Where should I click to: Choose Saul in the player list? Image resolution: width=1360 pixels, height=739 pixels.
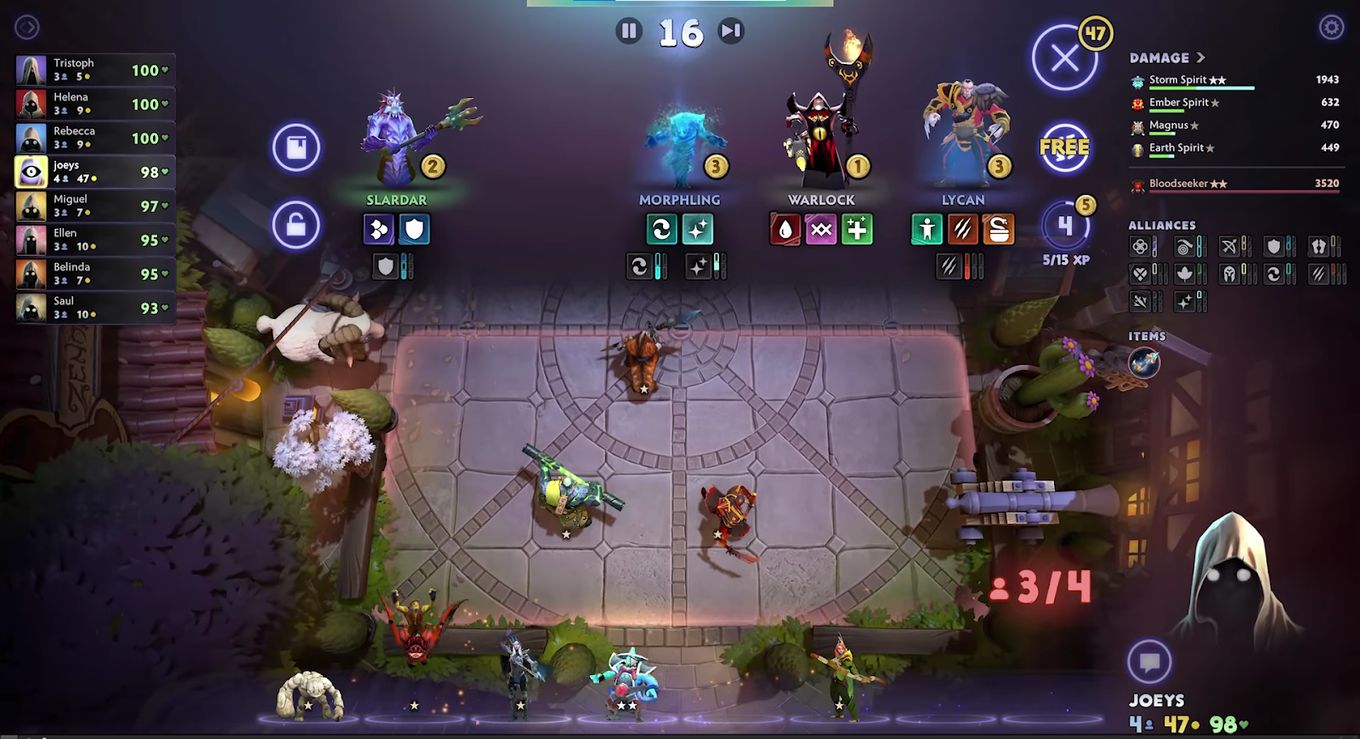pyautogui.click(x=96, y=308)
